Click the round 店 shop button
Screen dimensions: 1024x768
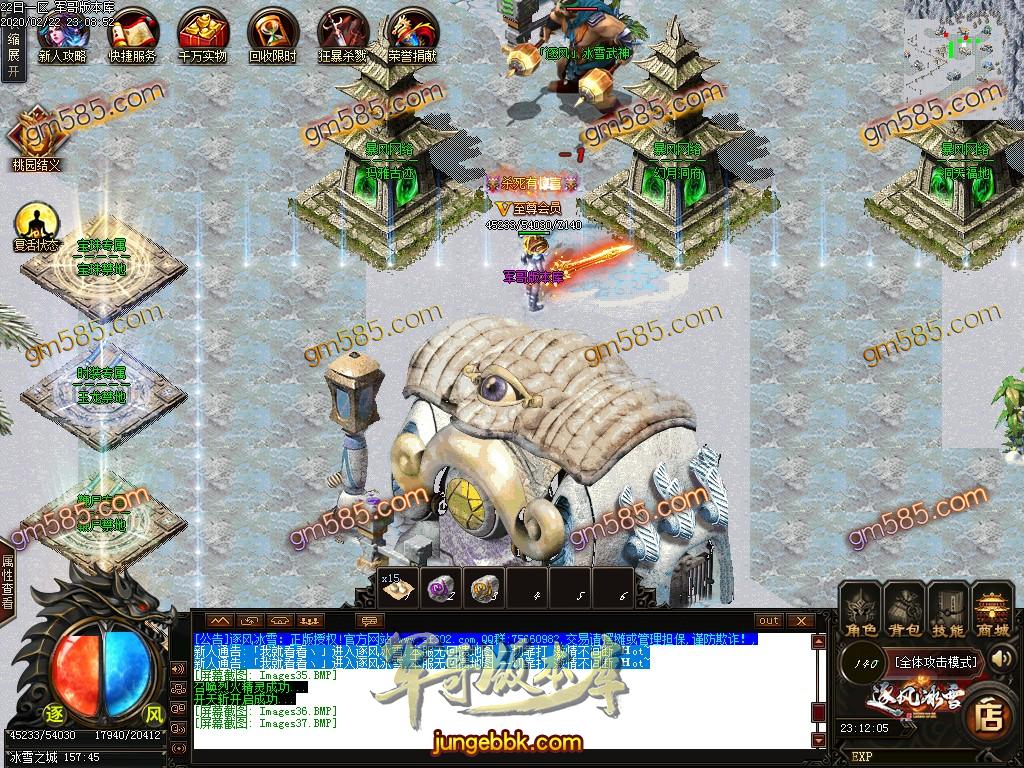click(989, 715)
